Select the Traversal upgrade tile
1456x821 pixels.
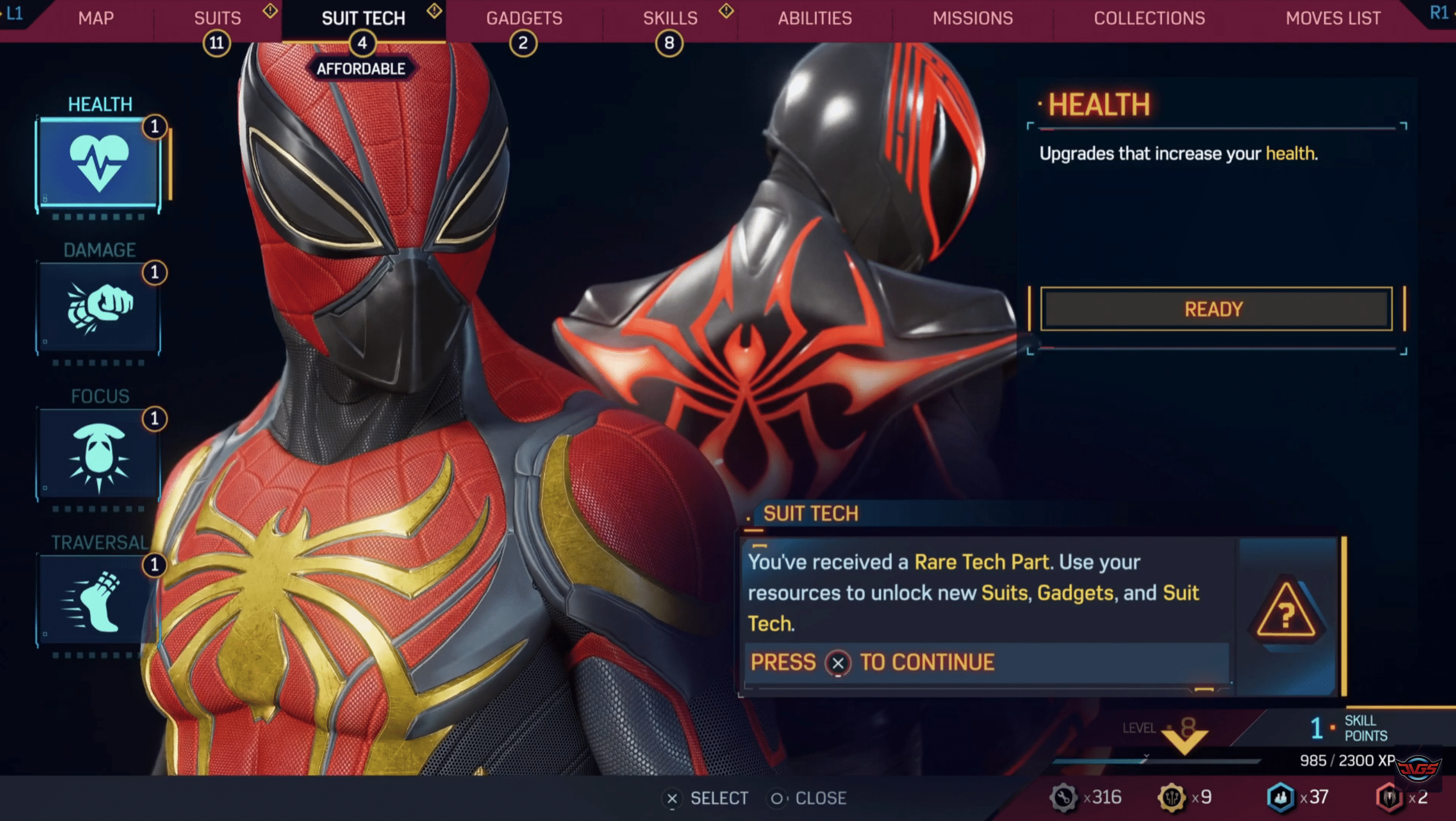pos(99,600)
